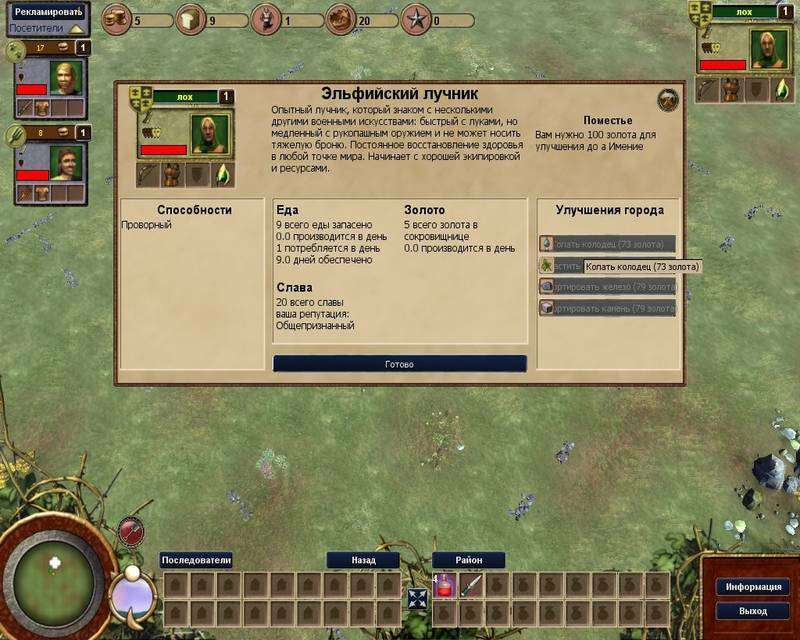
Task: Click the Готово button
Action: coord(399,364)
